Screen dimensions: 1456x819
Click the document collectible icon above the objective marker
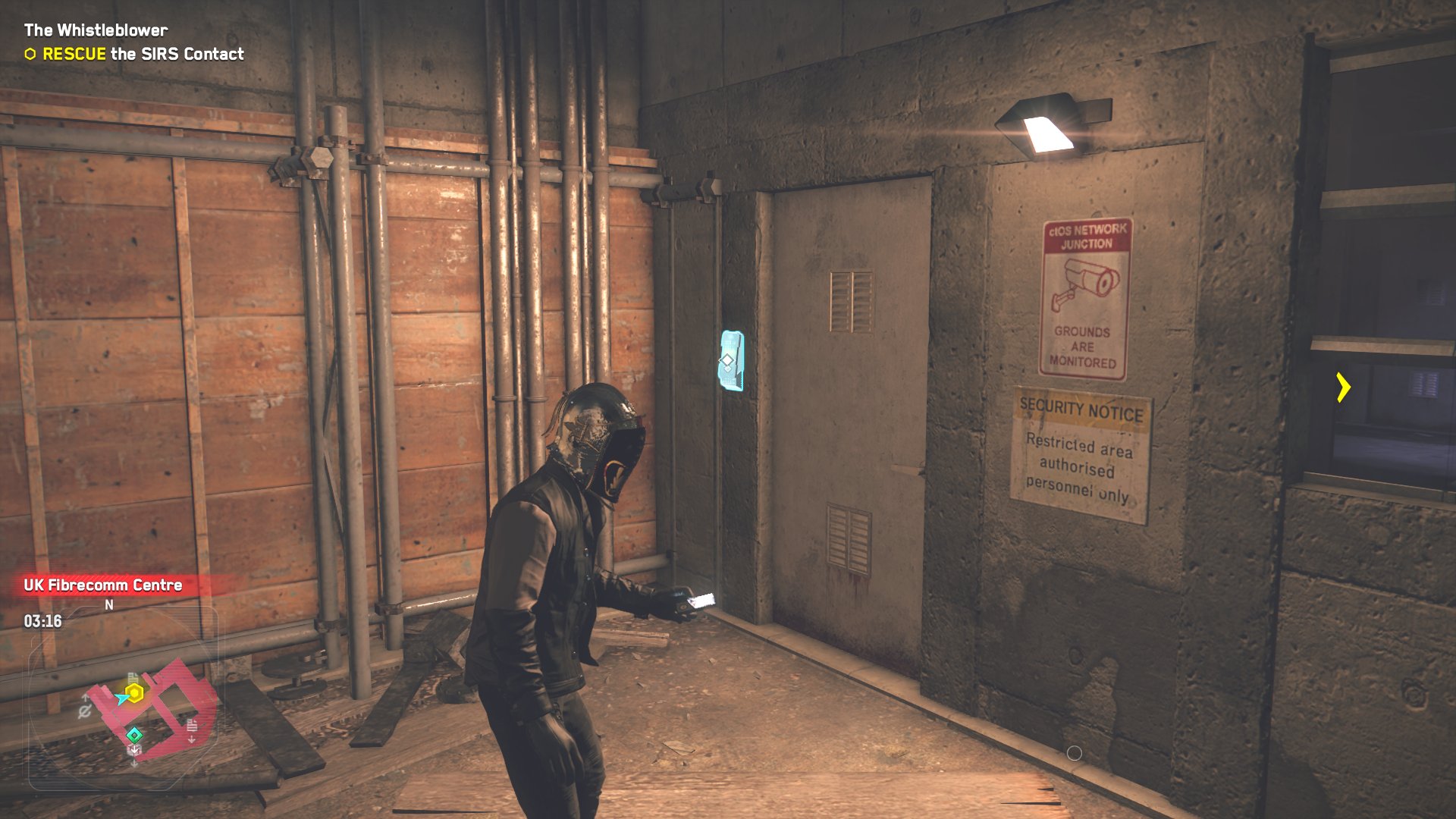[133, 676]
